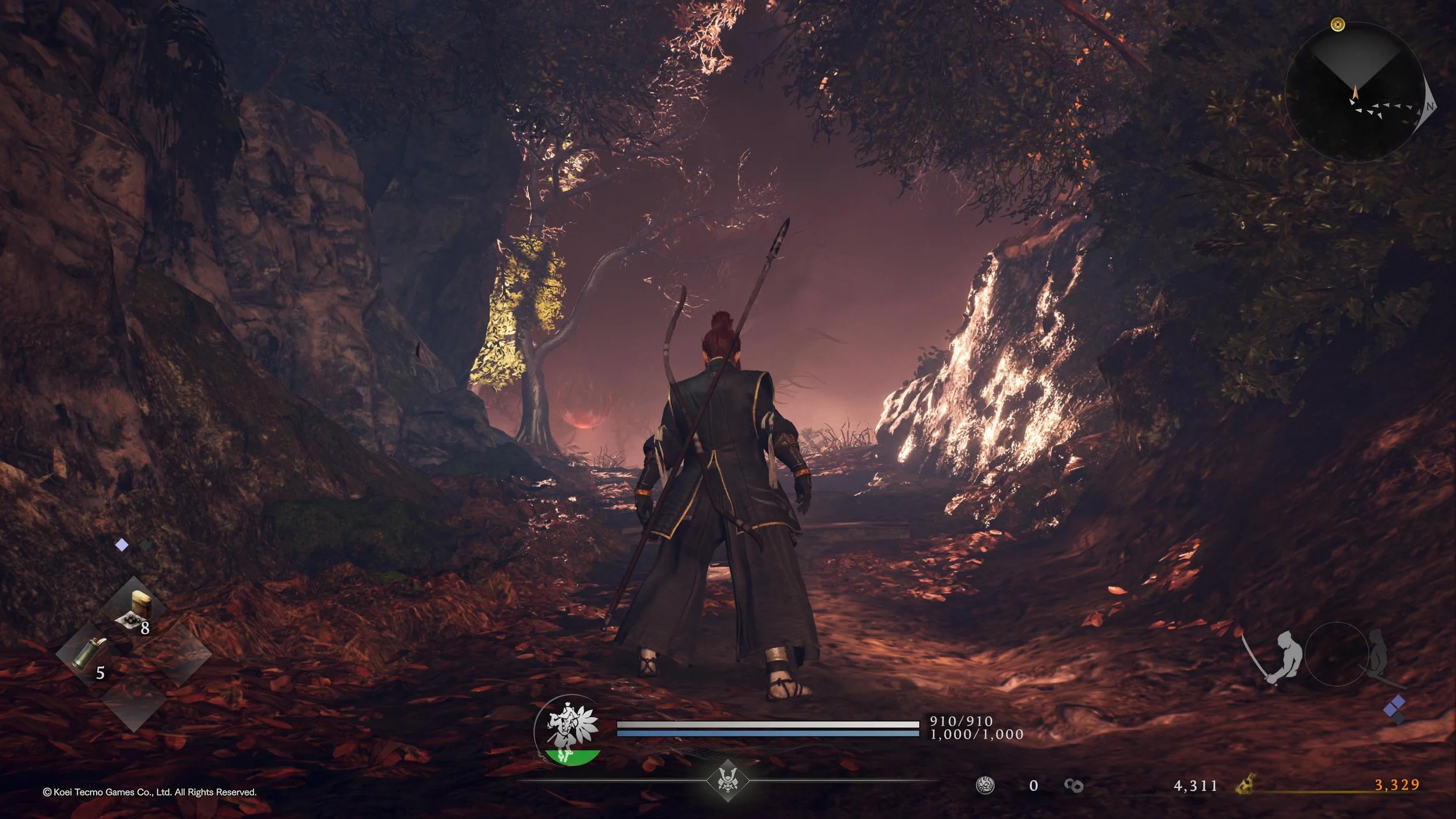The width and height of the screenshot is (1456, 819).
Task: Select the white katana stance silhouette
Action: 1282,656
